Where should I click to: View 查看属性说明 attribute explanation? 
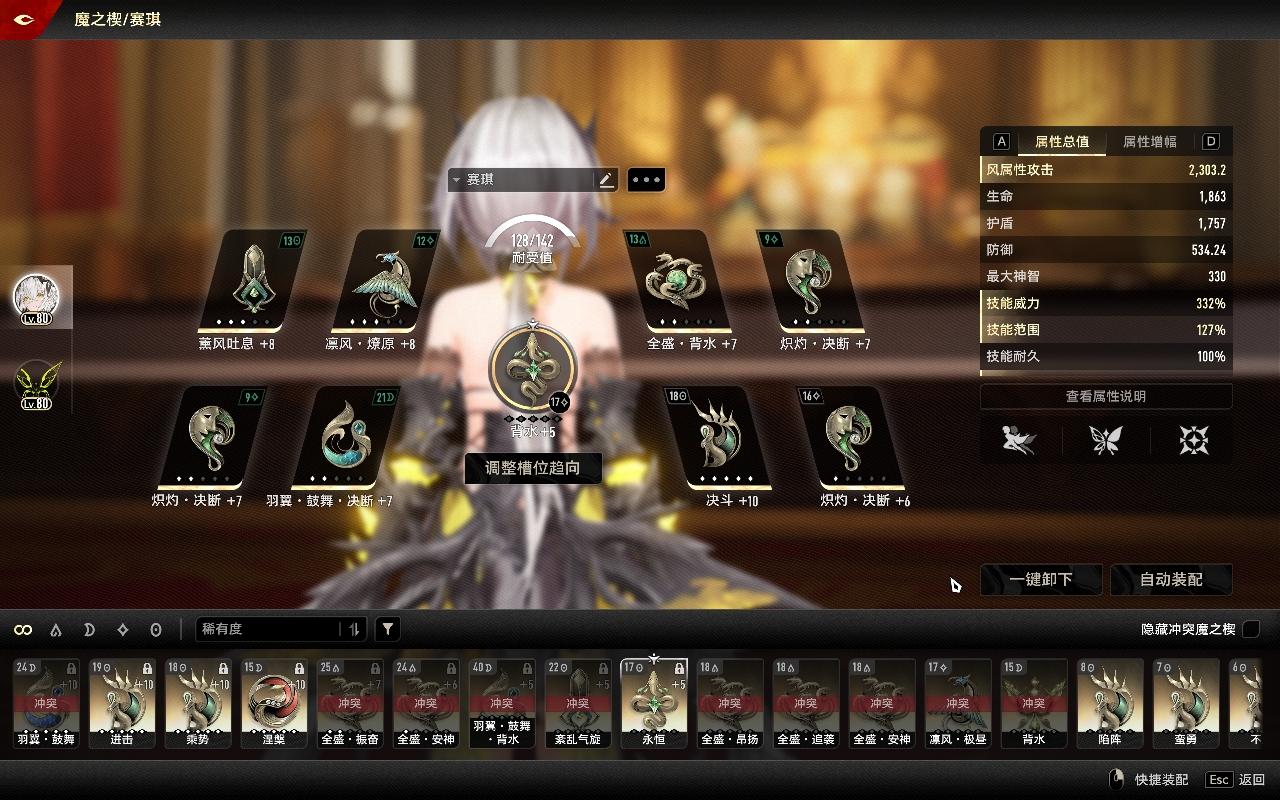point(1105,396)
